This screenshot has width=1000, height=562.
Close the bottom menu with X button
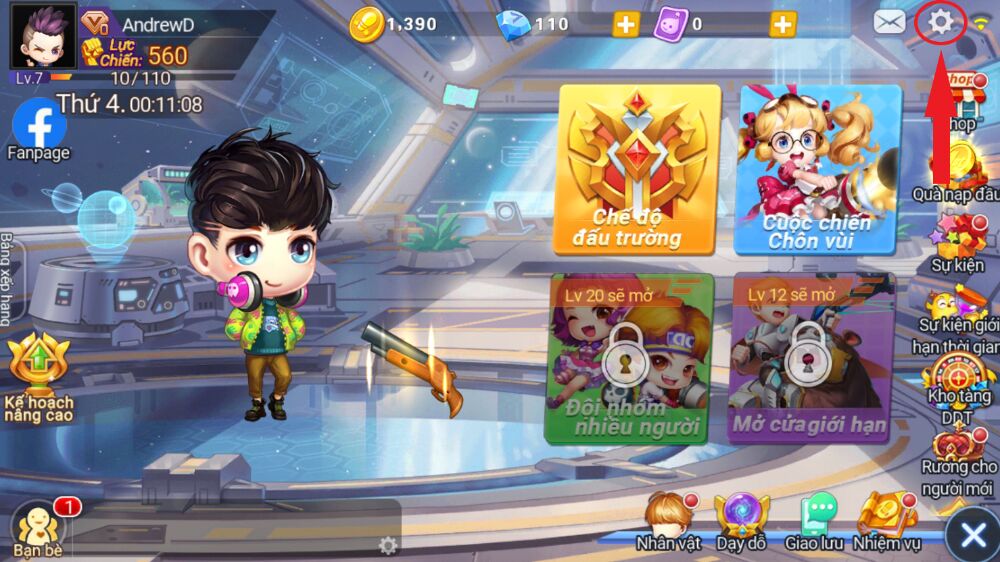[972, 535]
